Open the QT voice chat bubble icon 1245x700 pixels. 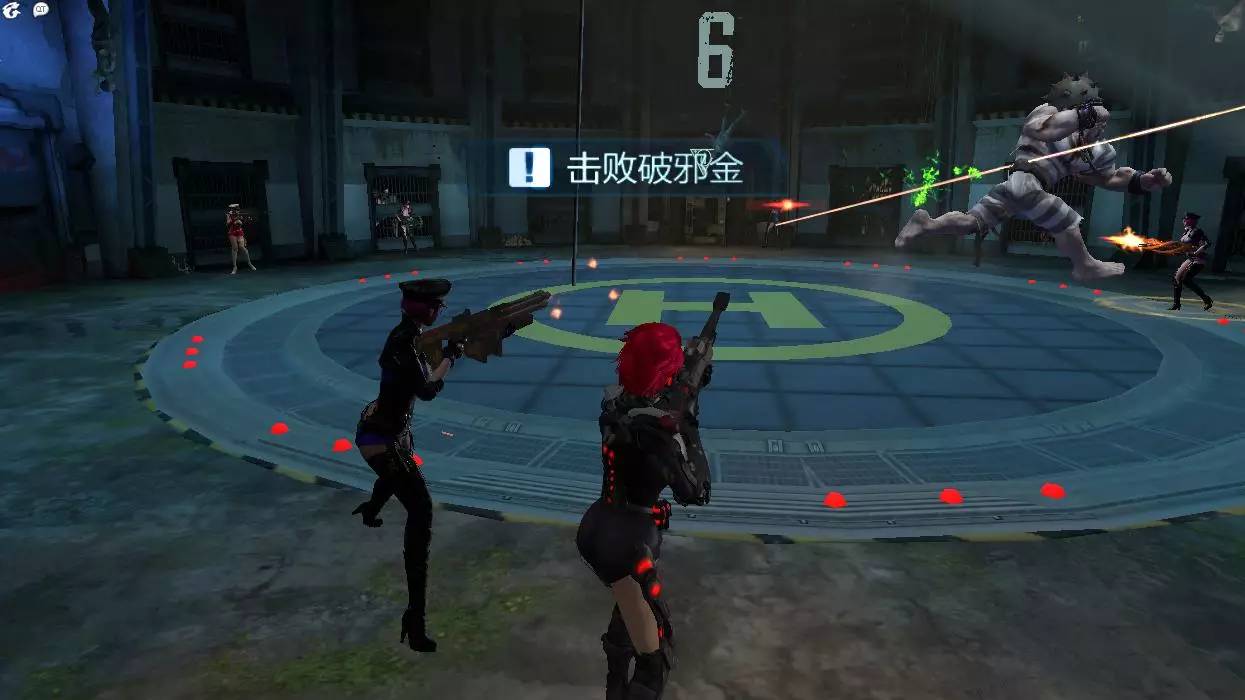pos(41,10)
